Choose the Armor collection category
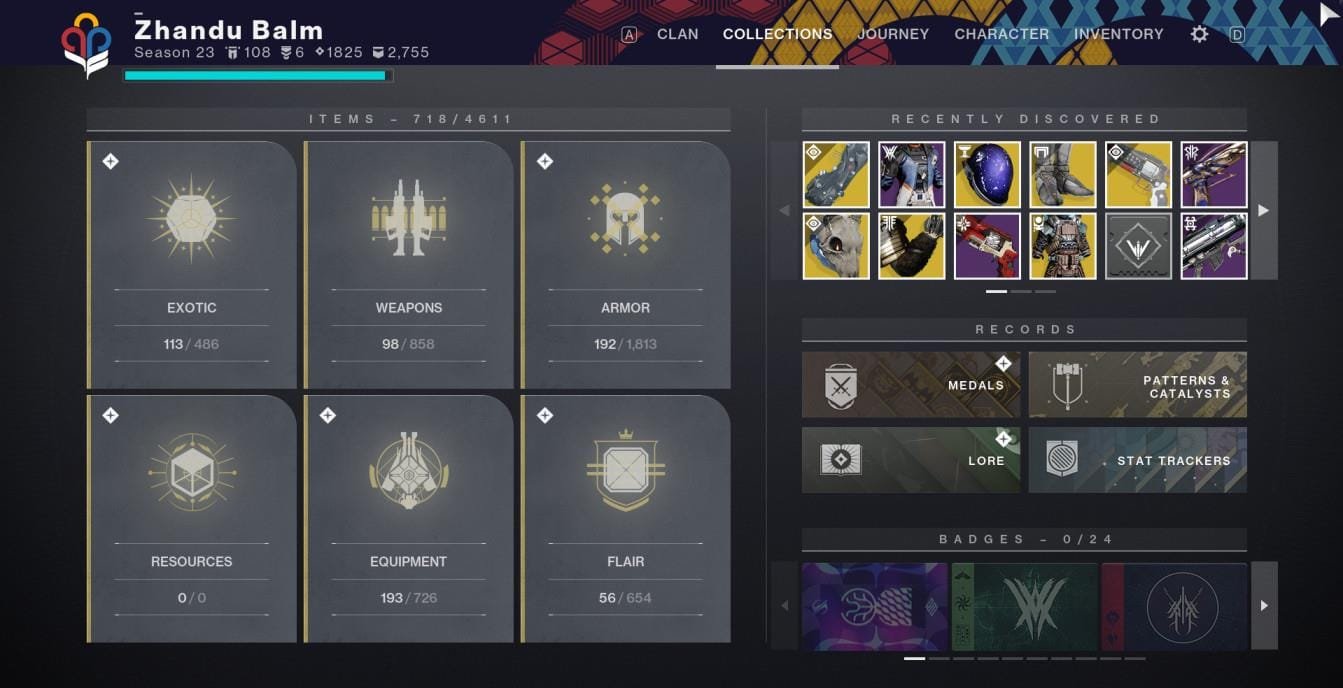The height and width of the screenshot is (688, 1343). coord(626,265)
